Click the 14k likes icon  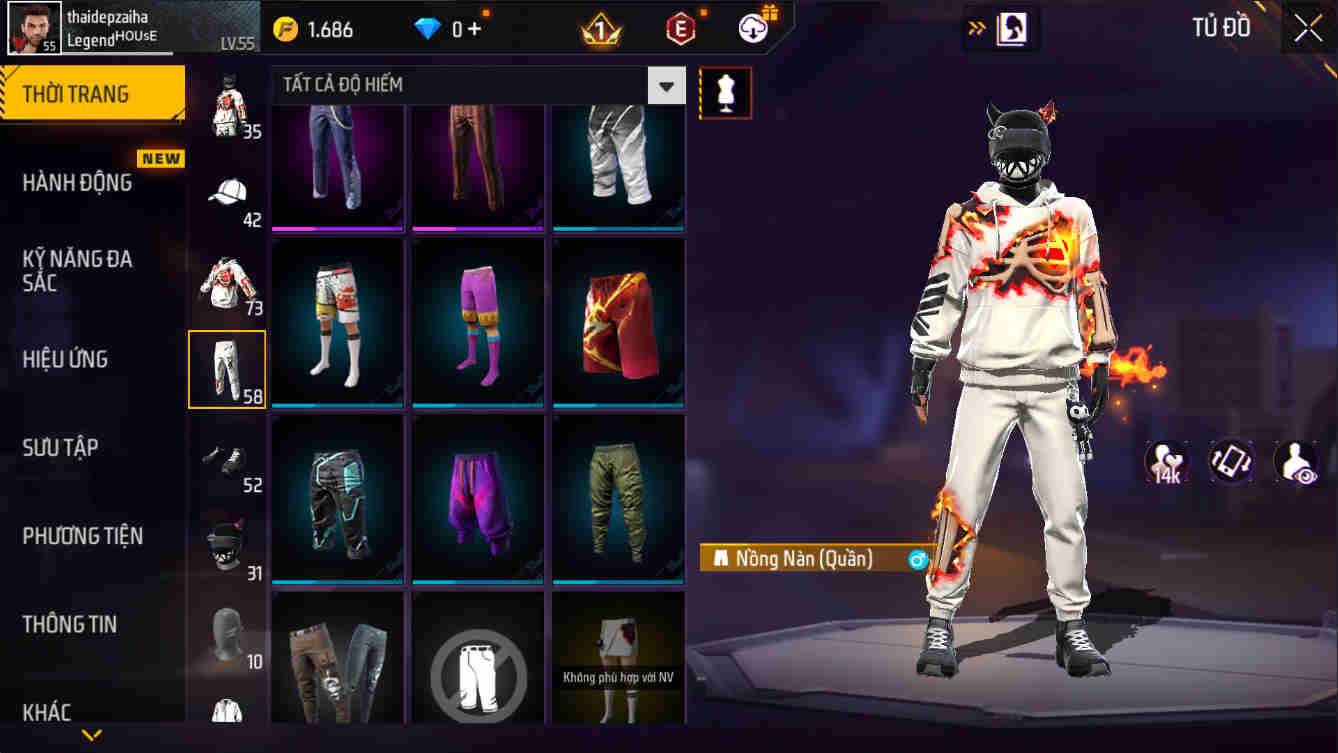[x=1164, y=463]
